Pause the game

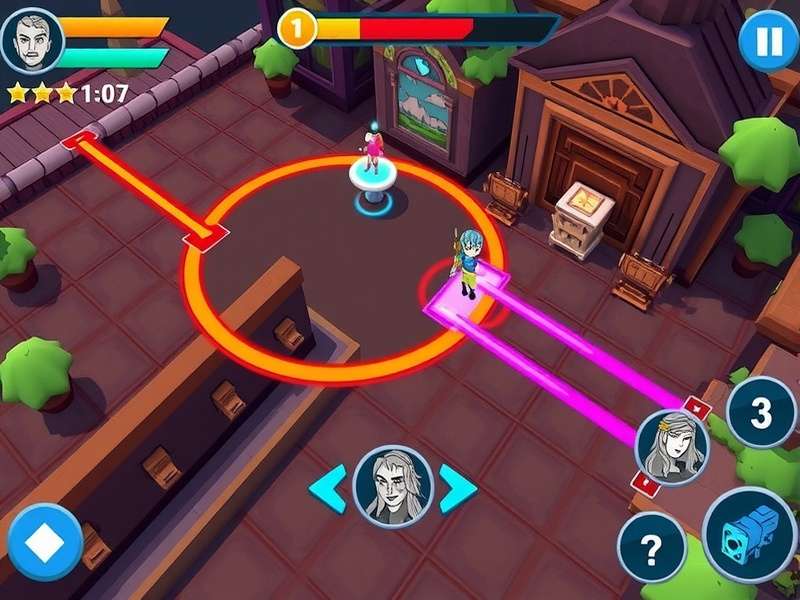[x=768, y=43]
